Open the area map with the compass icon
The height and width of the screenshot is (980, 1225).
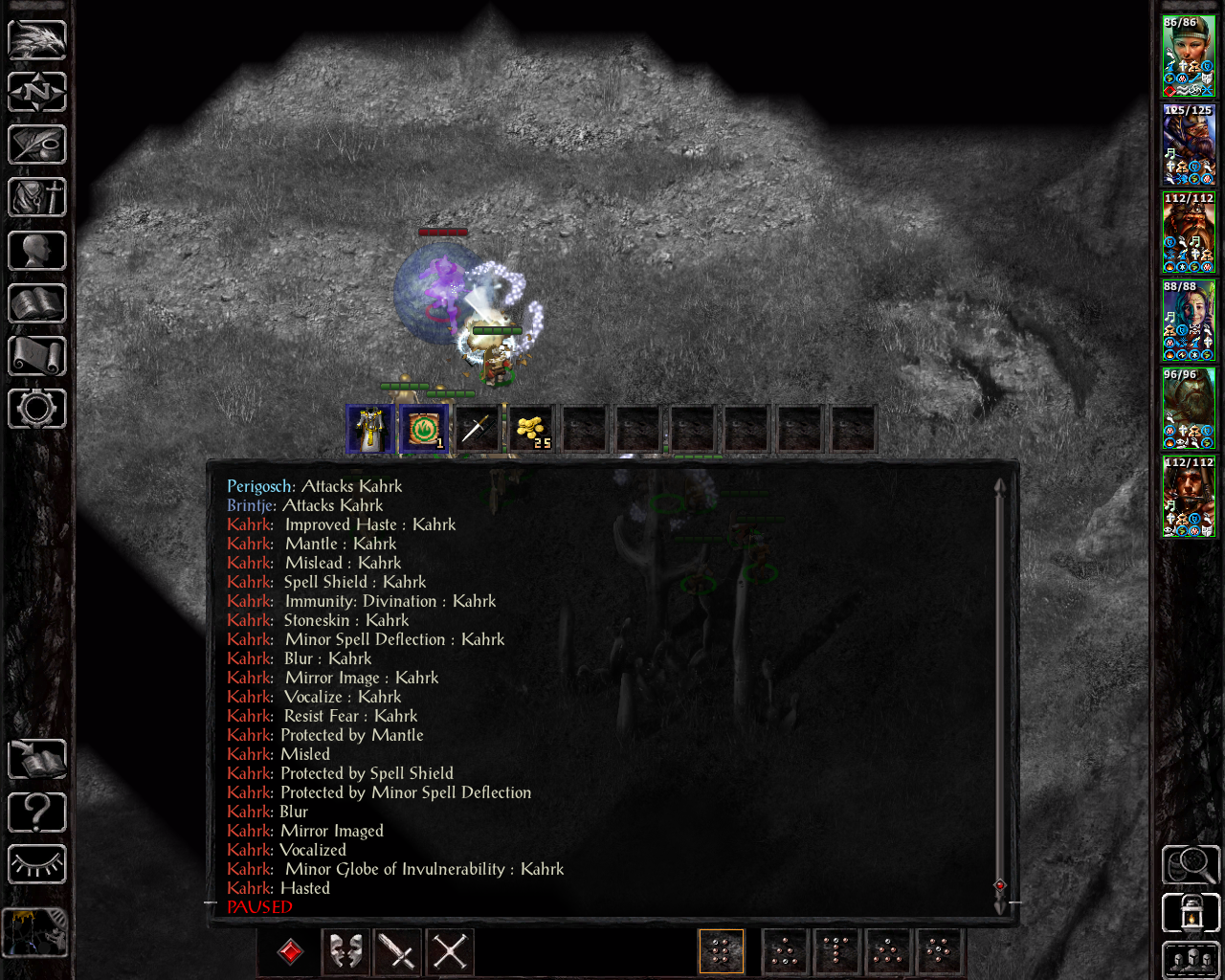point(37,93)
